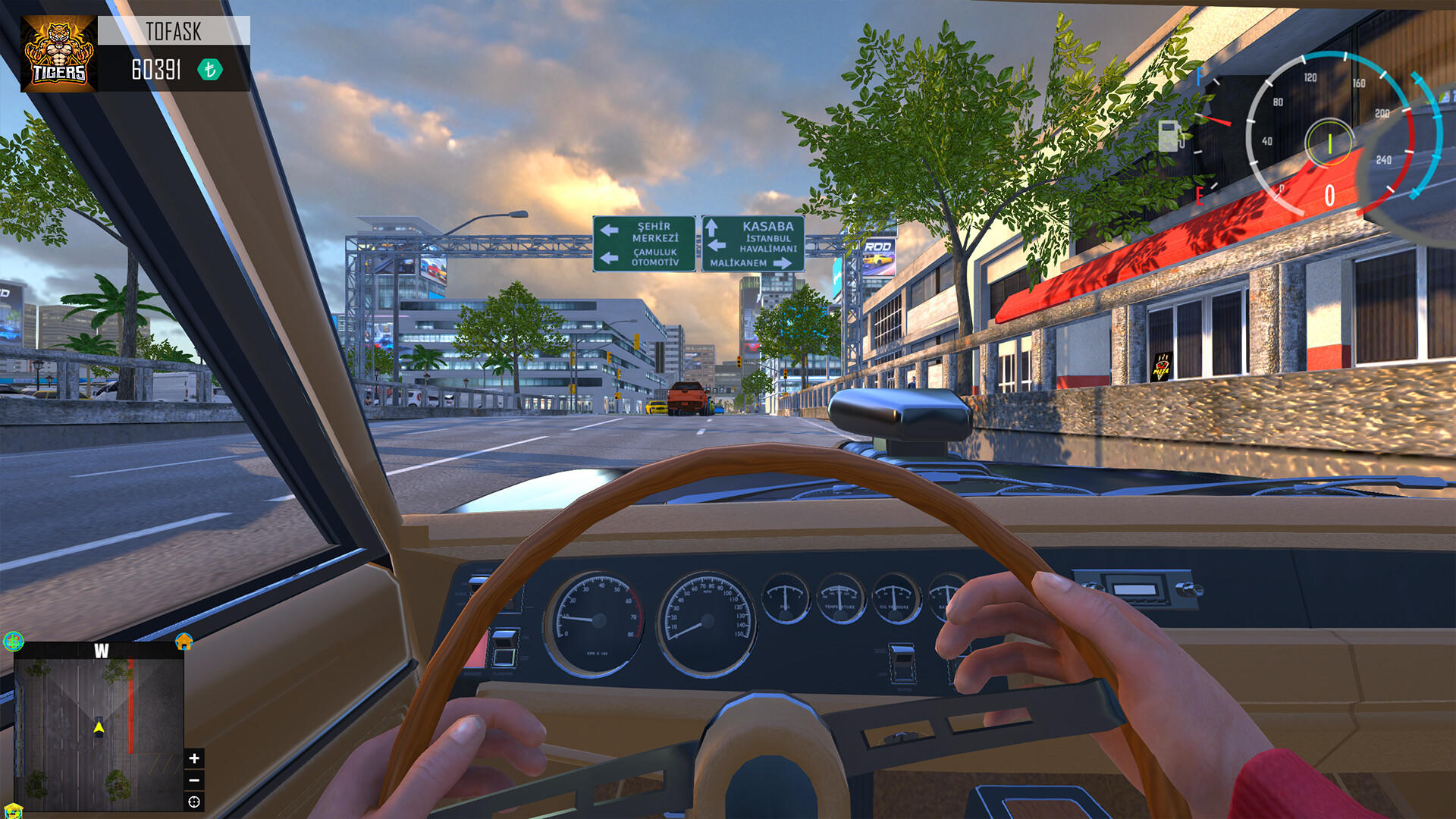Toggle map rotation by clicking the W compass
The height and width of the screenshot is (819, 1456).
point(101,651)
